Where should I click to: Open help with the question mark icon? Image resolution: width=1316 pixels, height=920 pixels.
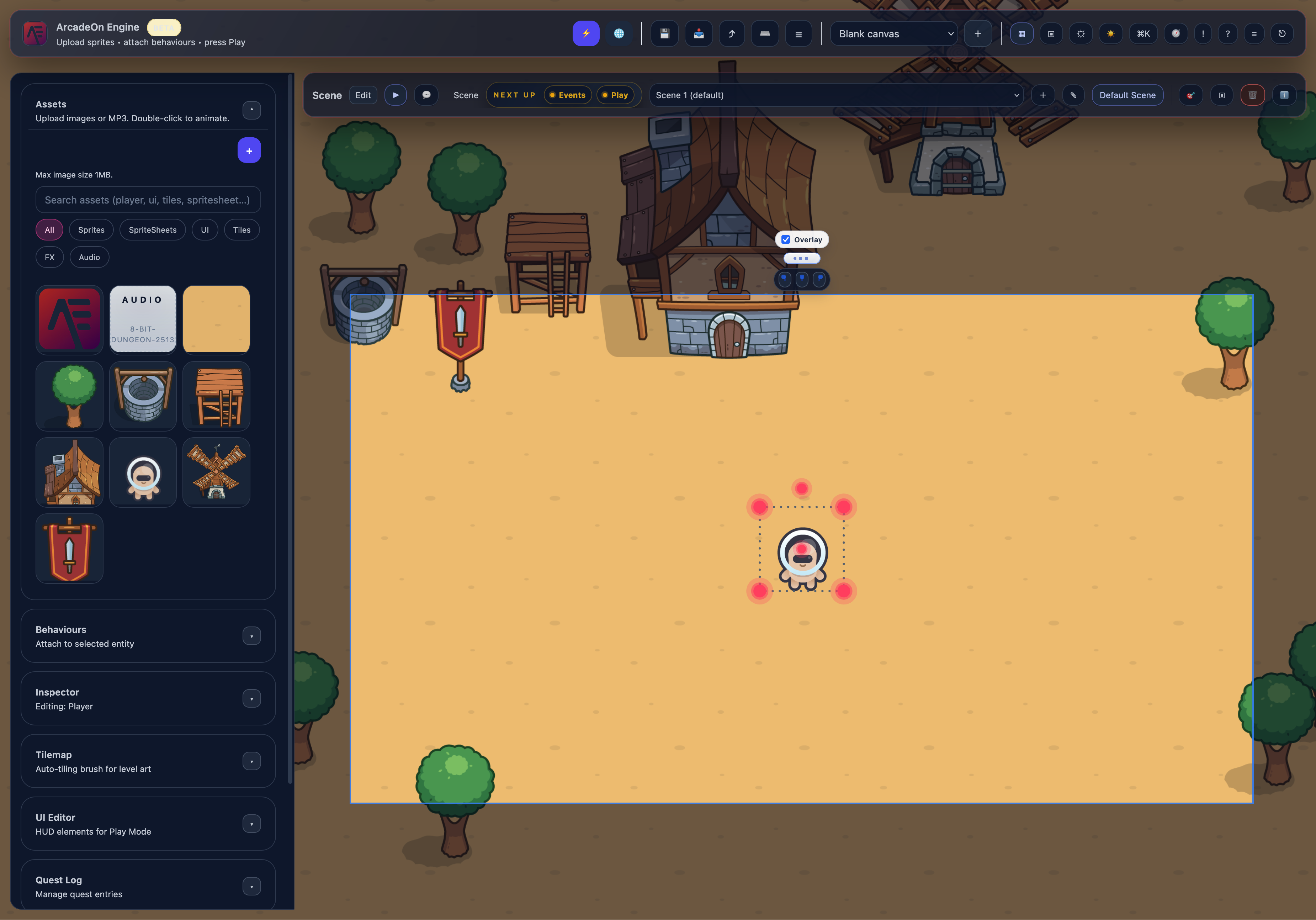click(1228, 33)
